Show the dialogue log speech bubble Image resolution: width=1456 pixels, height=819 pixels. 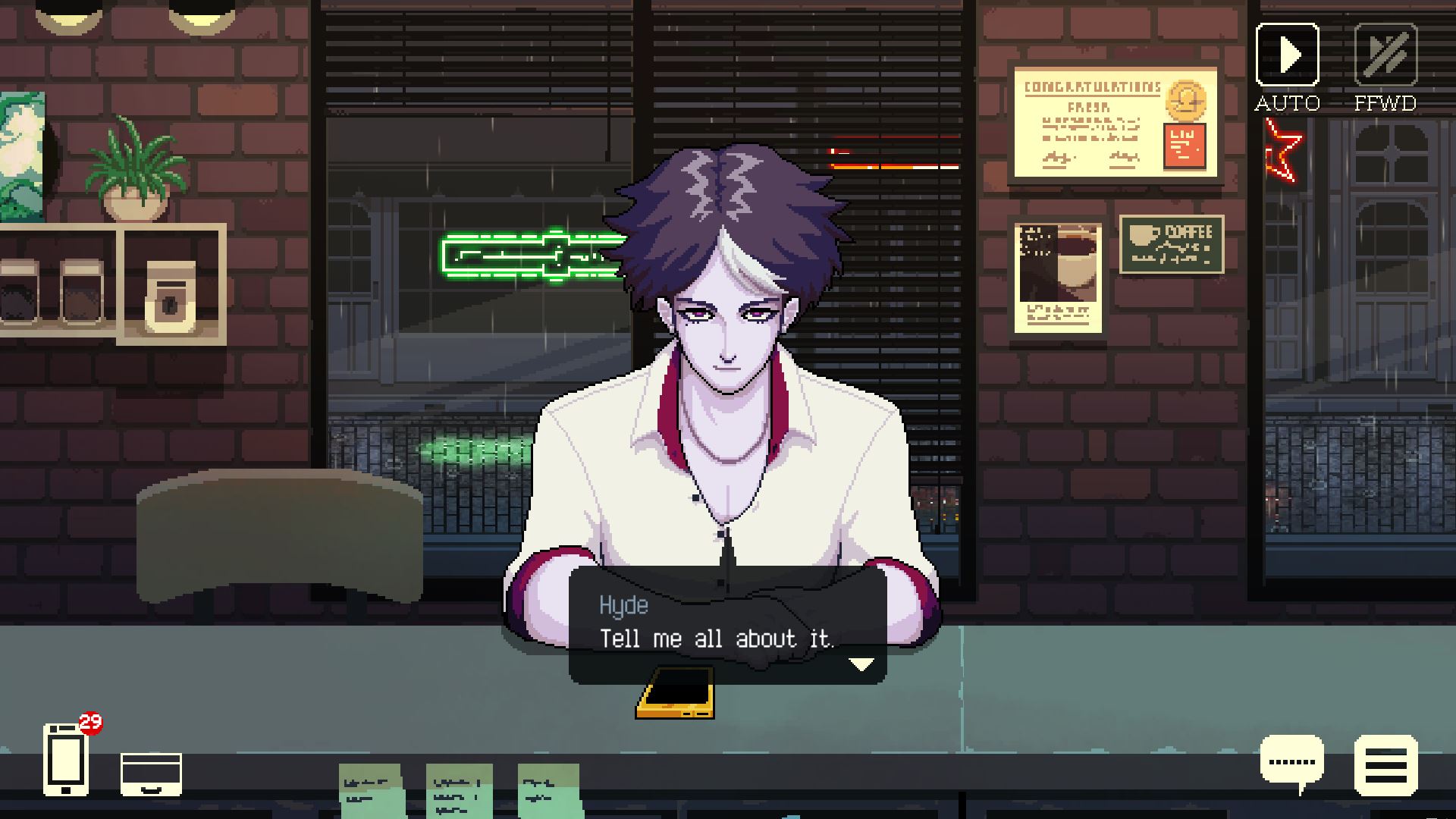coord(1291,763)
